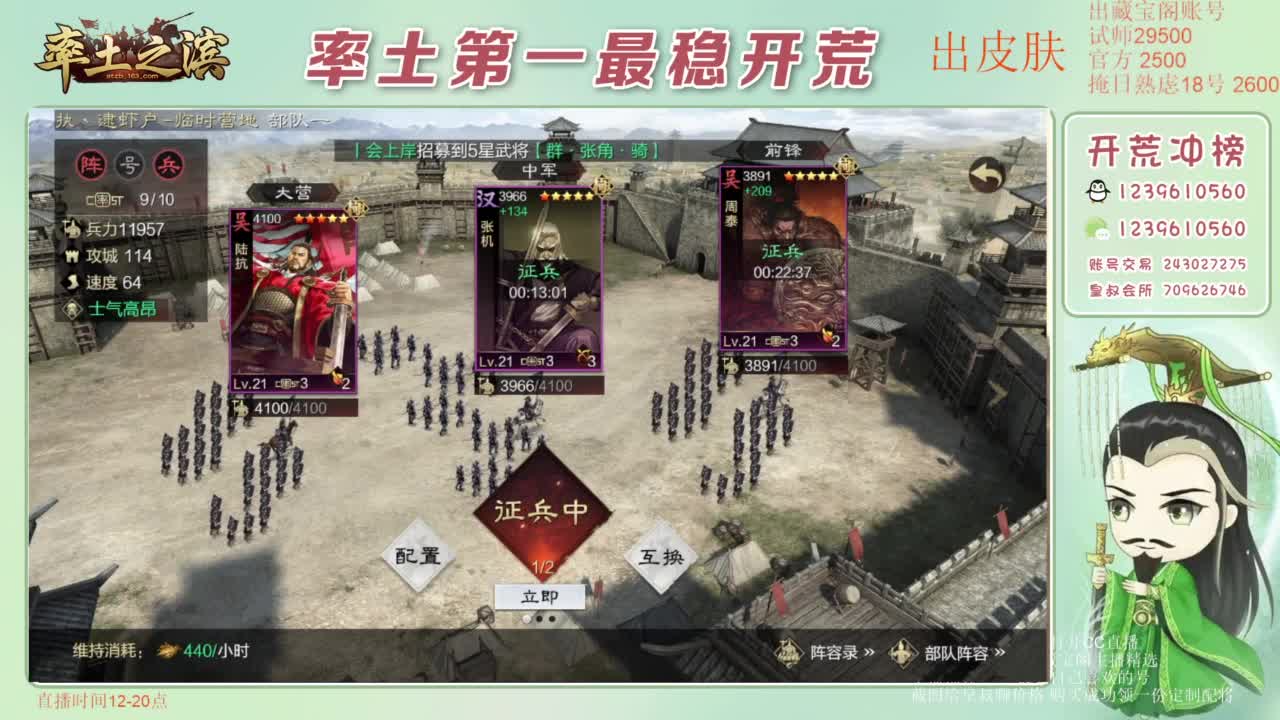Image resolution: width=1280 pixels, height=720 pixels.
Task: Select the 兵力 troop strength icon
Action: tap(72, 229)
